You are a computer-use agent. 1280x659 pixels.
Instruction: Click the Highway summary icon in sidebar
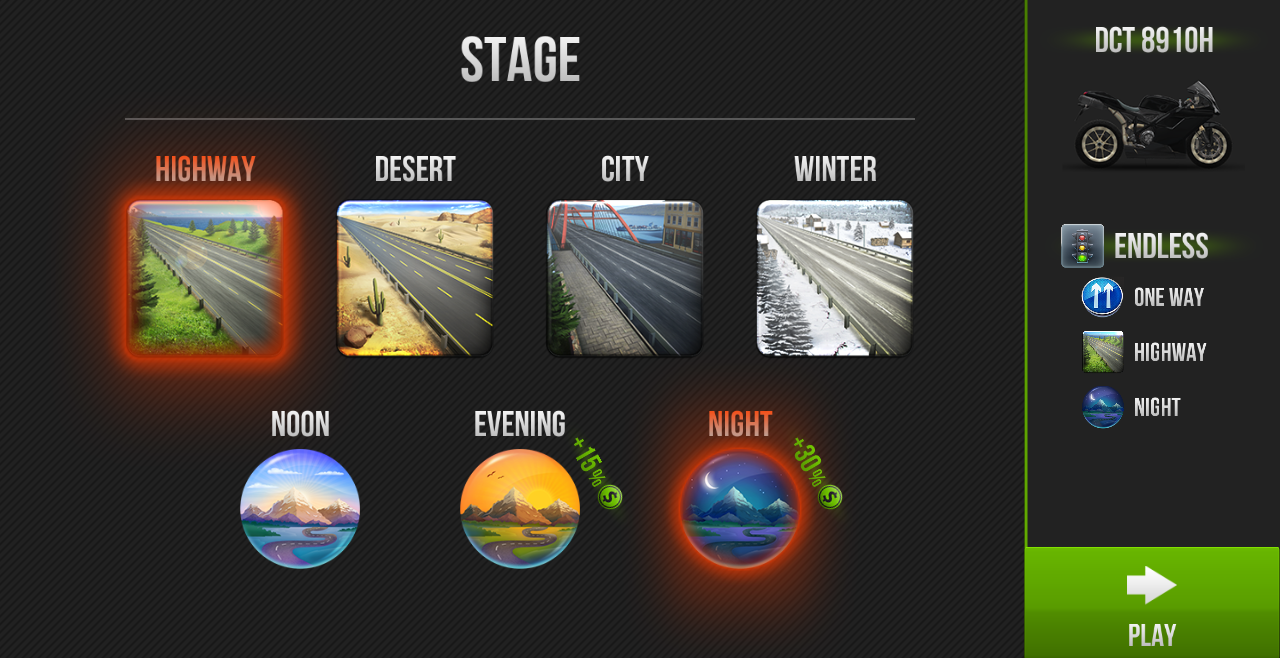(x=1102, y=352)
